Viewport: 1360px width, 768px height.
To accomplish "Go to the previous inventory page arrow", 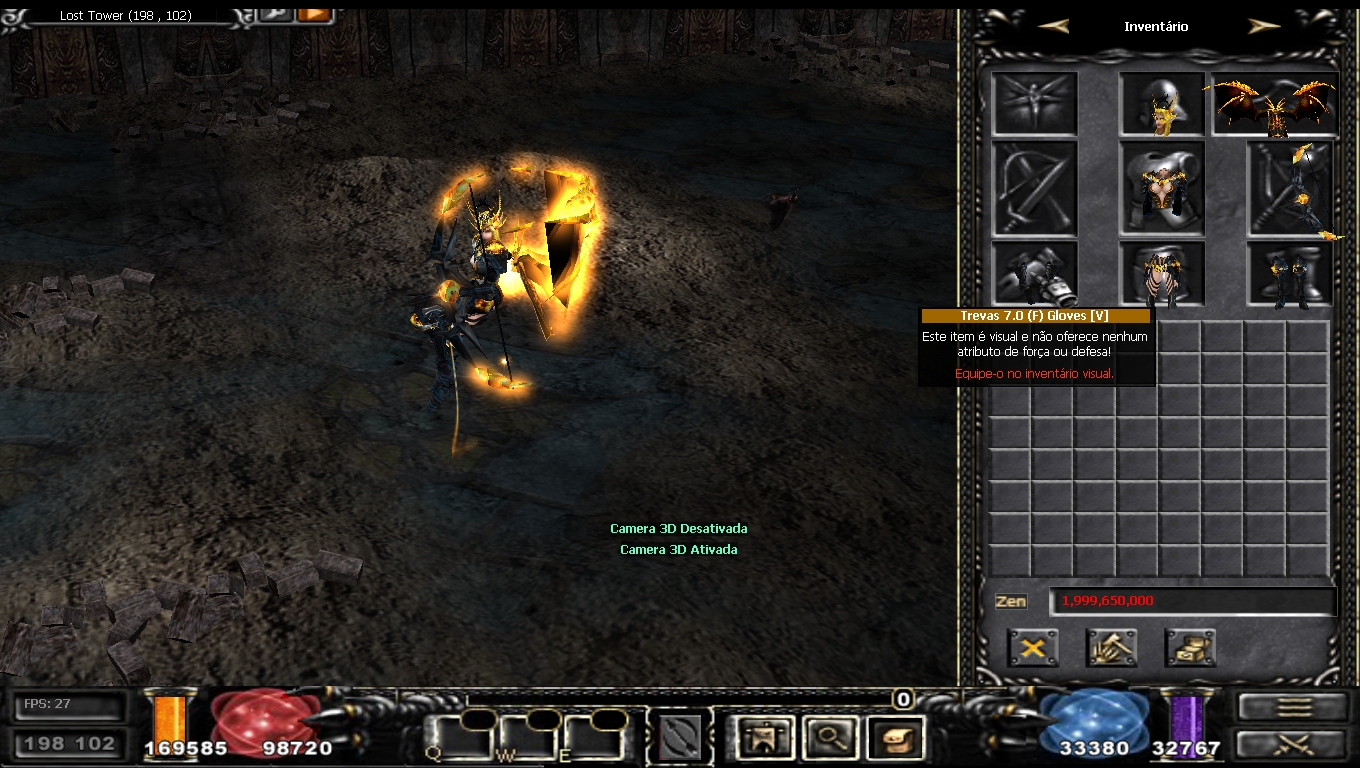I will tap(1054, 27).
